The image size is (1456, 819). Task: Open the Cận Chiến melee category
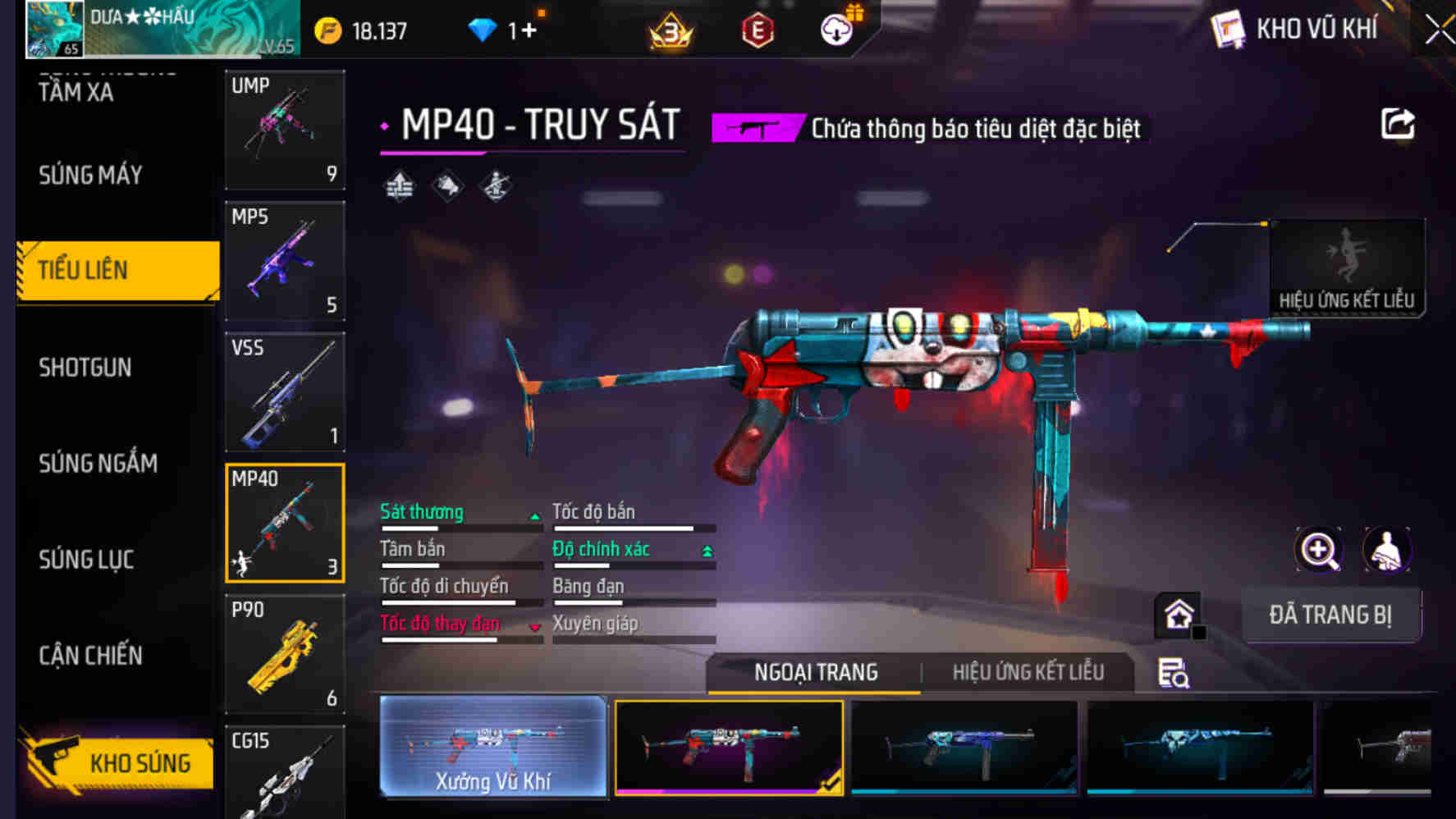point(90,656)
